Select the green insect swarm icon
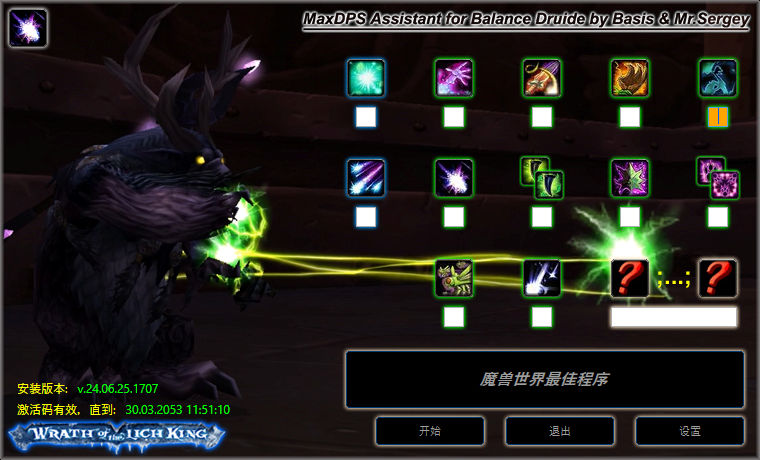This screenshot has width=760, height=460. (454, 278)
